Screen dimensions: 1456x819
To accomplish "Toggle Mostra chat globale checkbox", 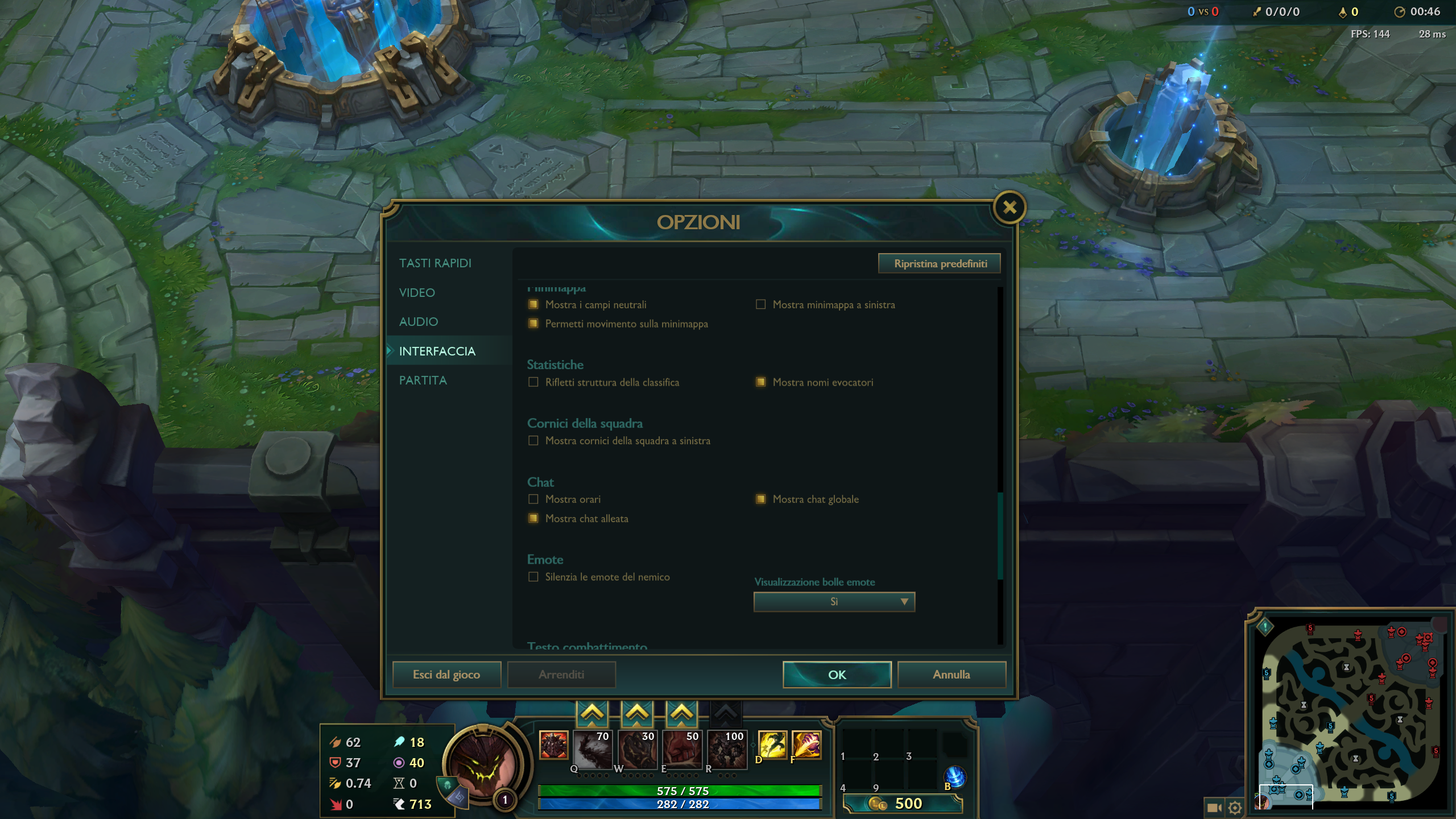I will [x=760, y=499].
